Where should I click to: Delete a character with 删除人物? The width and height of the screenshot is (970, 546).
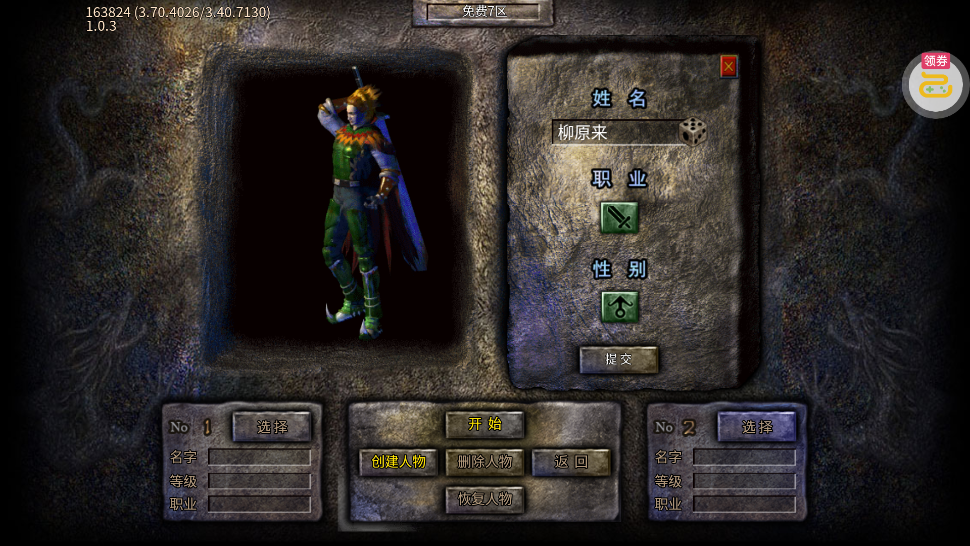click(485, 462)
